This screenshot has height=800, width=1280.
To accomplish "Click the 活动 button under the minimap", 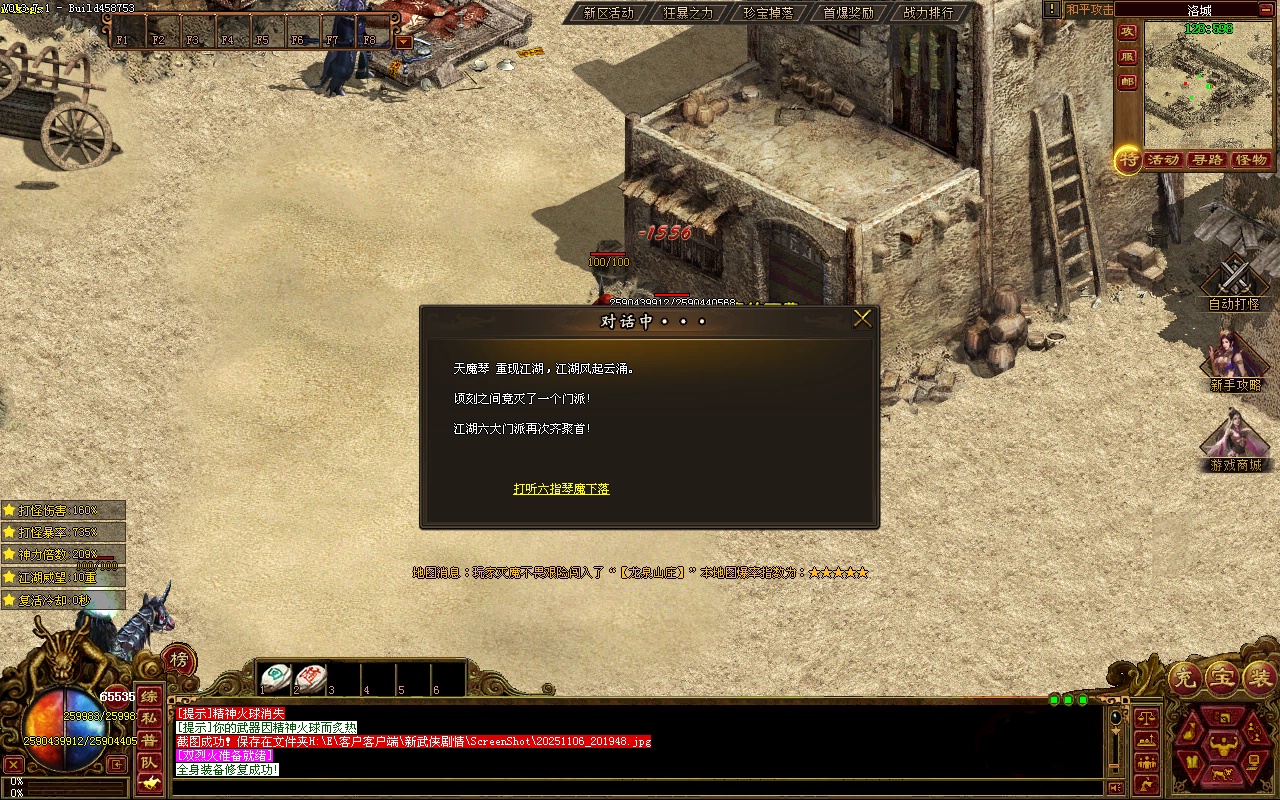I will 1163,160.
